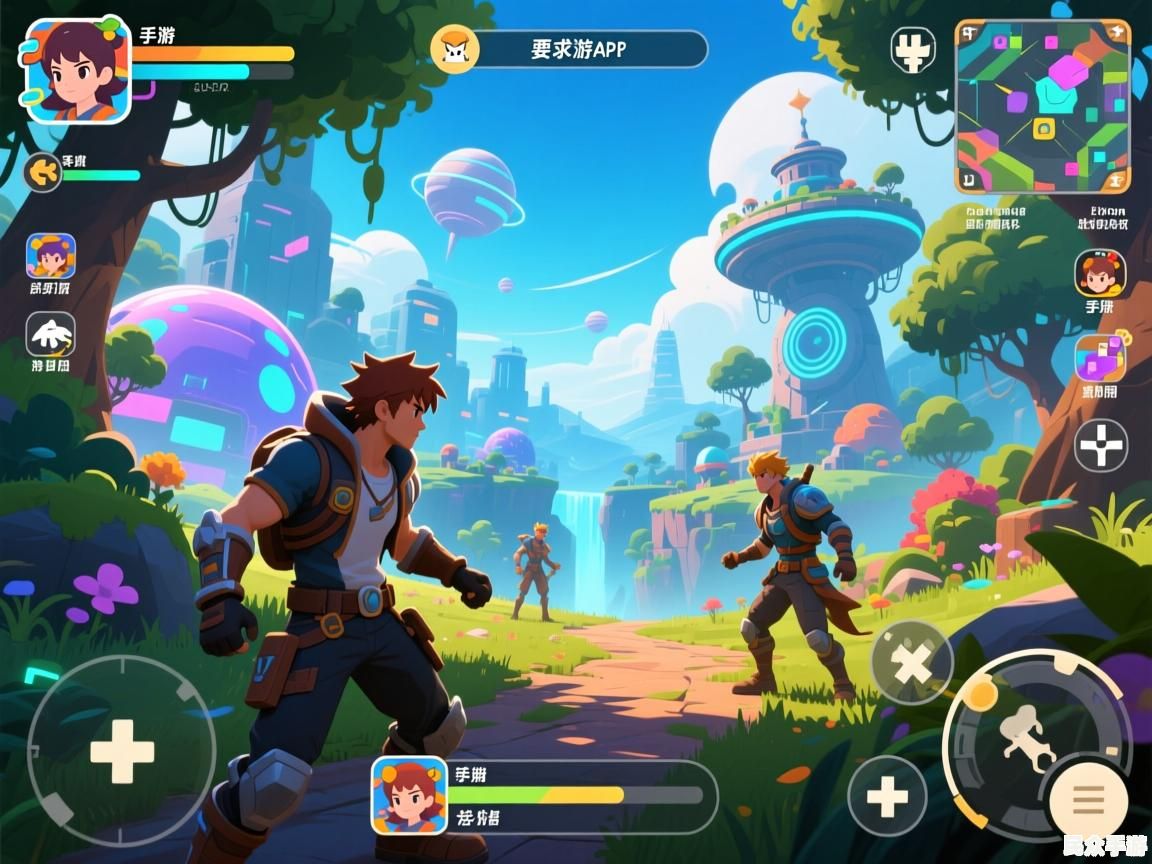1152x864 pixels.
Task: Use the large plus movement pad
Action: click(122, 750)
